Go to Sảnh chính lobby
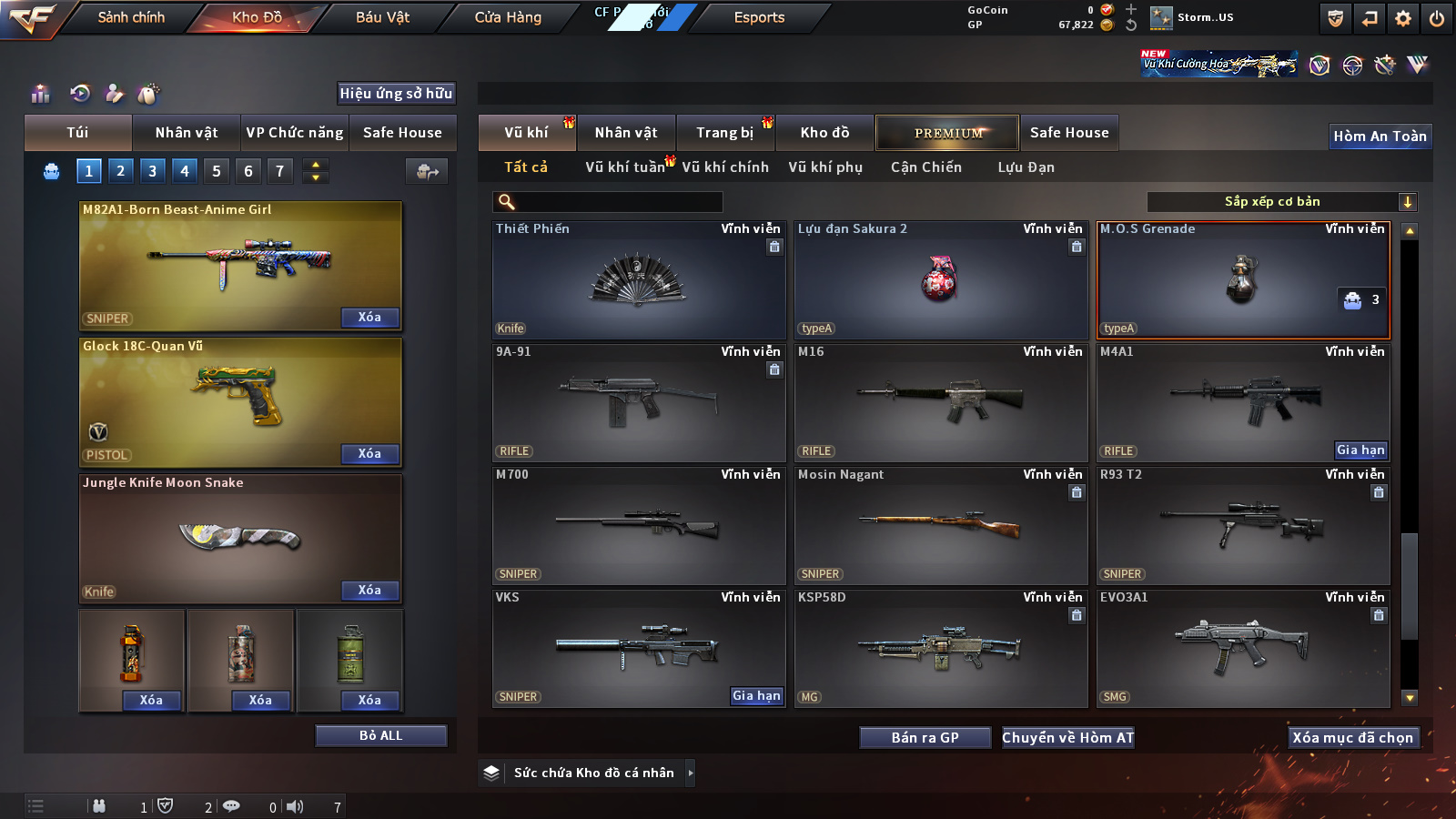Viewport: 1456px width, 819px height. (x=131, y=17)
